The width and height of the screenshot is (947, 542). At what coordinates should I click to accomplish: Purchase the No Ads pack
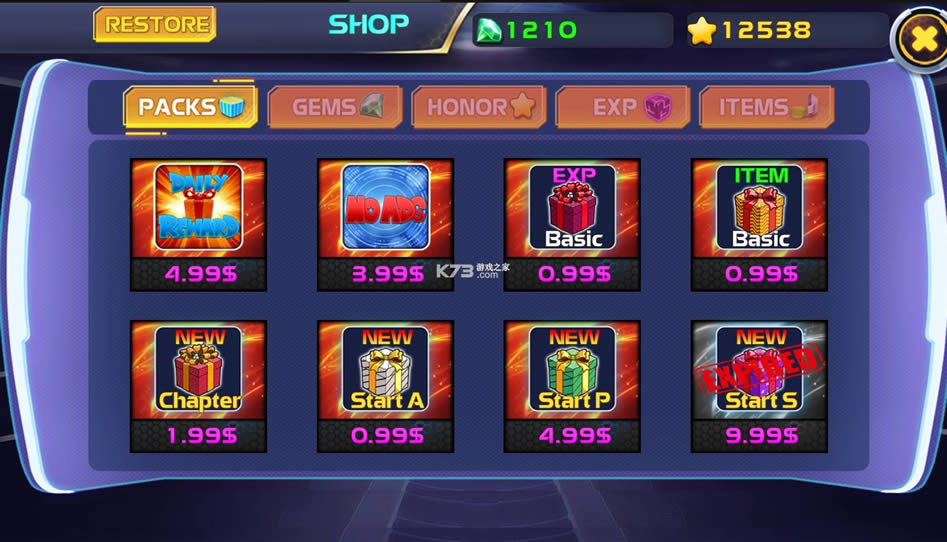pyautogui.click(x=385, y=224)
